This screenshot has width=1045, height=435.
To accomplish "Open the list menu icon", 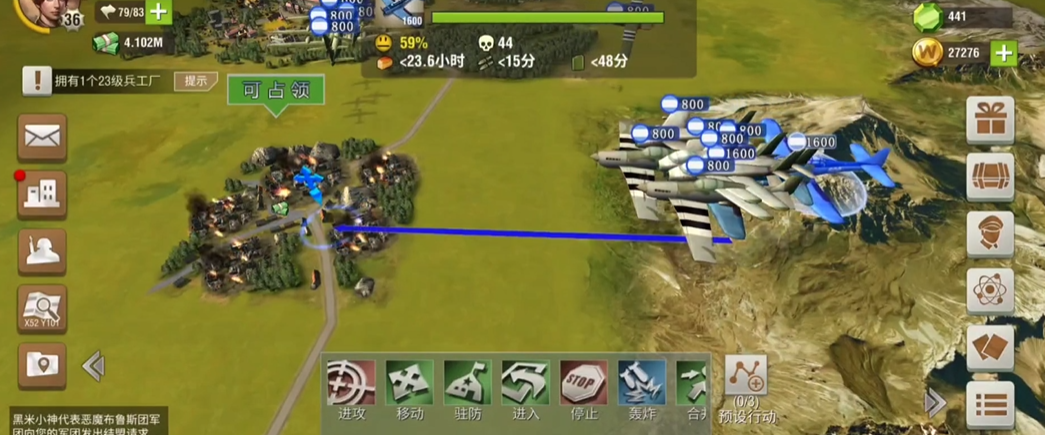I will (990, 405).
